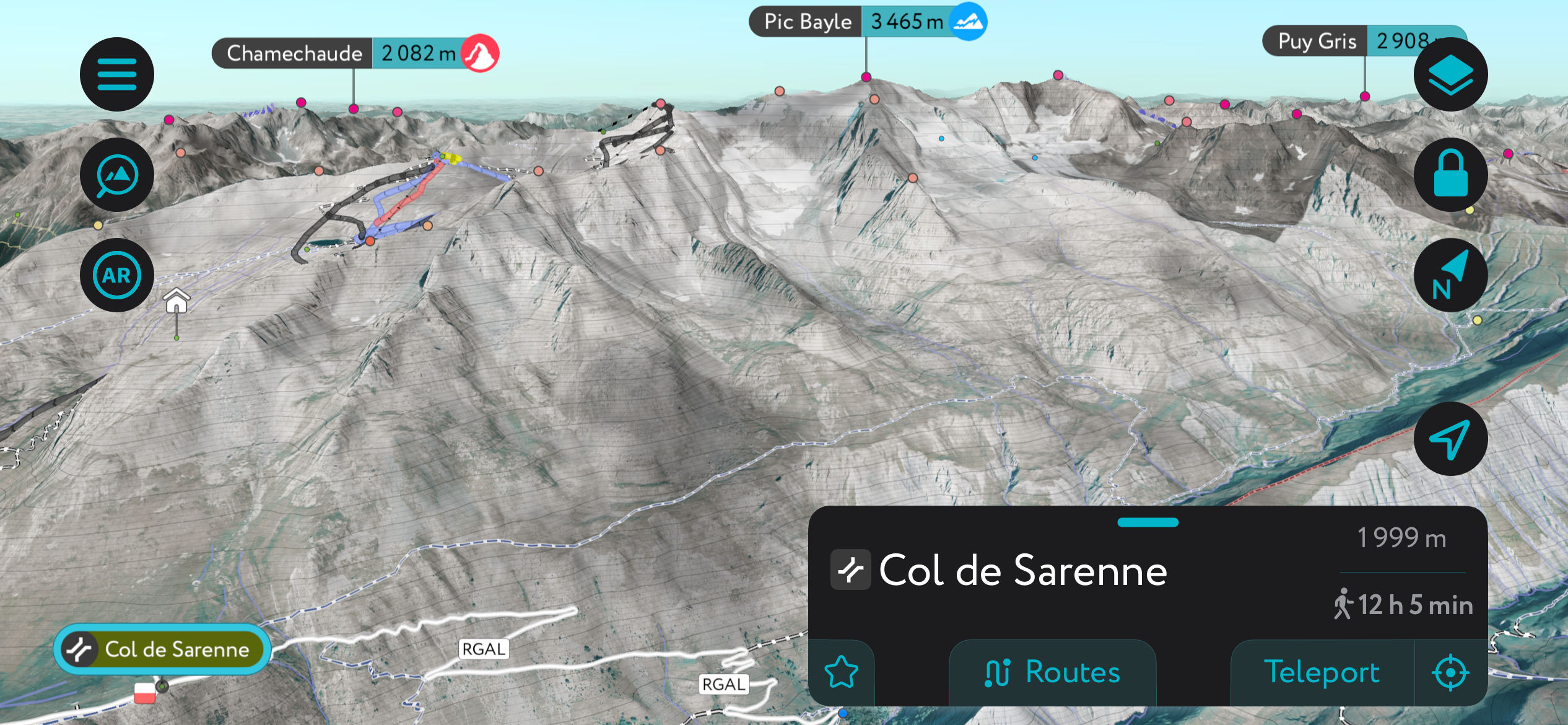1568x725 pixels.
Task: Teleport to Col de Sarenne
Action: pos(1322,672)
